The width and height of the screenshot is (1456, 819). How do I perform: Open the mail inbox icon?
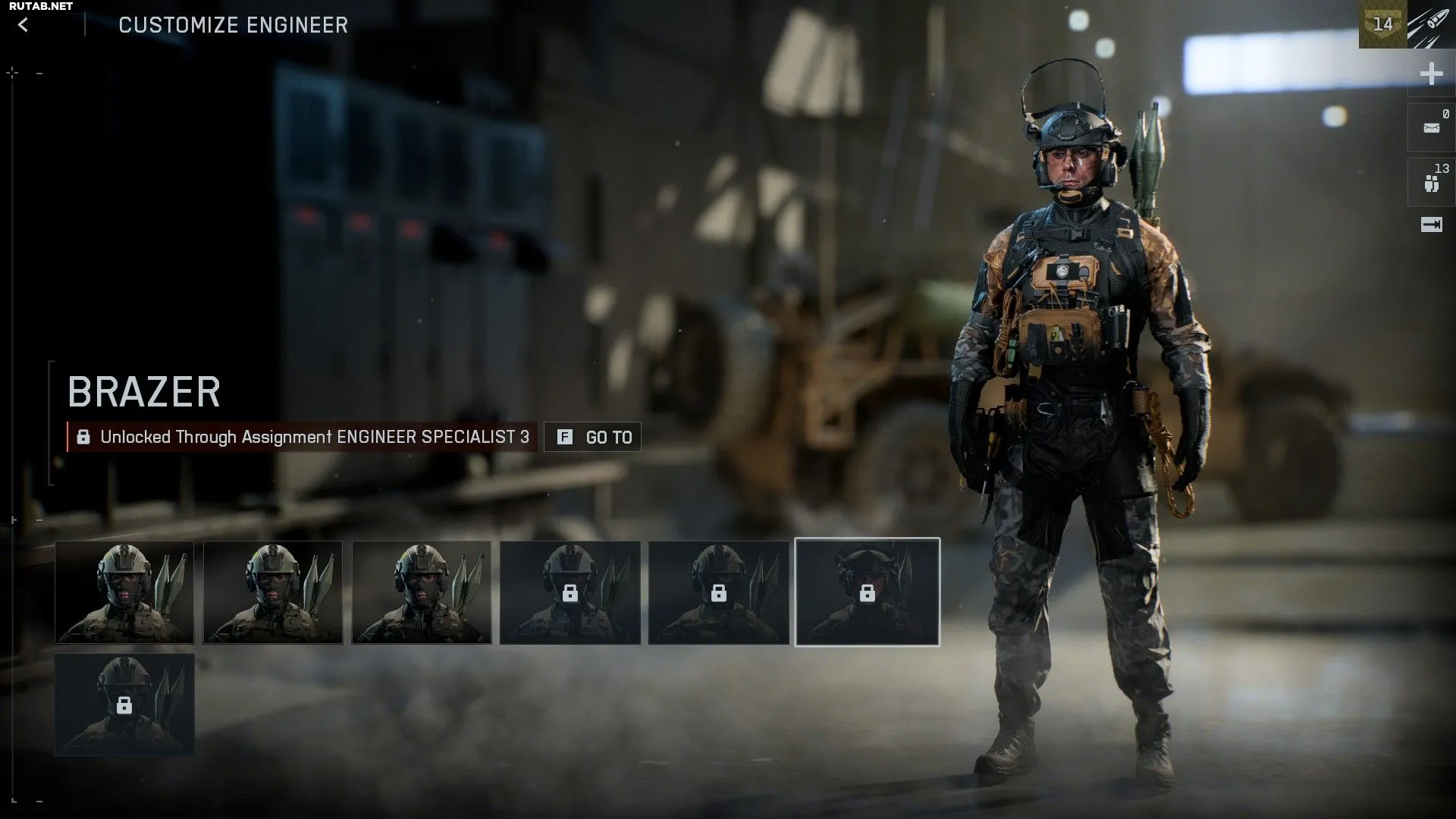(x=1431, y=127)
